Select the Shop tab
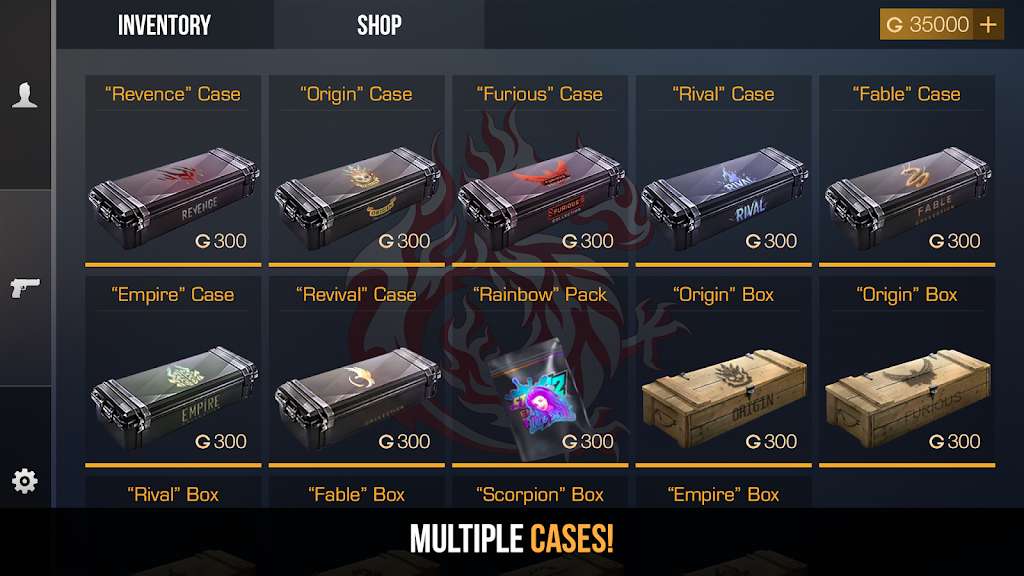1024x576 pixels. coord(379,25)
